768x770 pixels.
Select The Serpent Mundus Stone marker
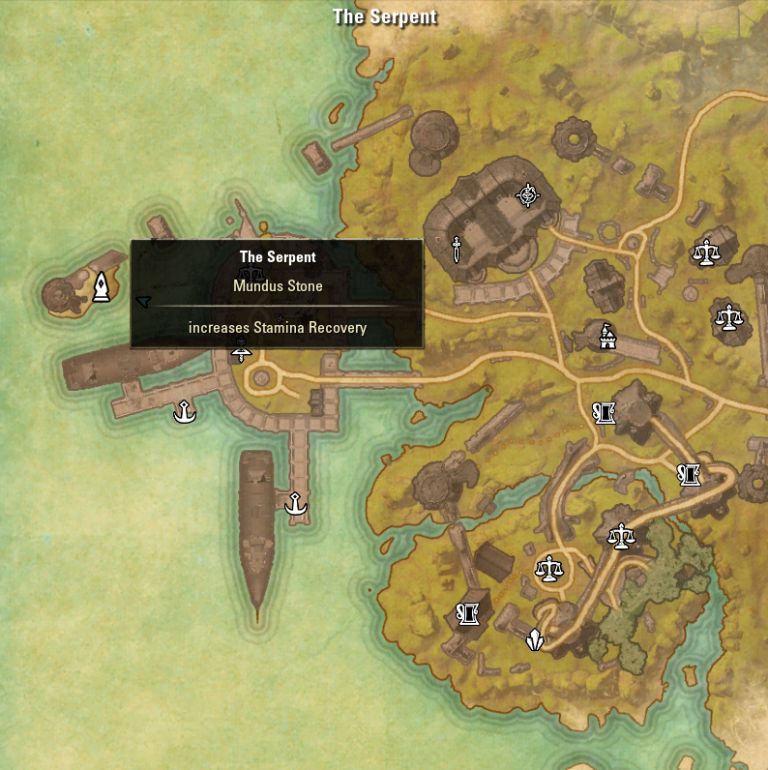pos(102,287)
